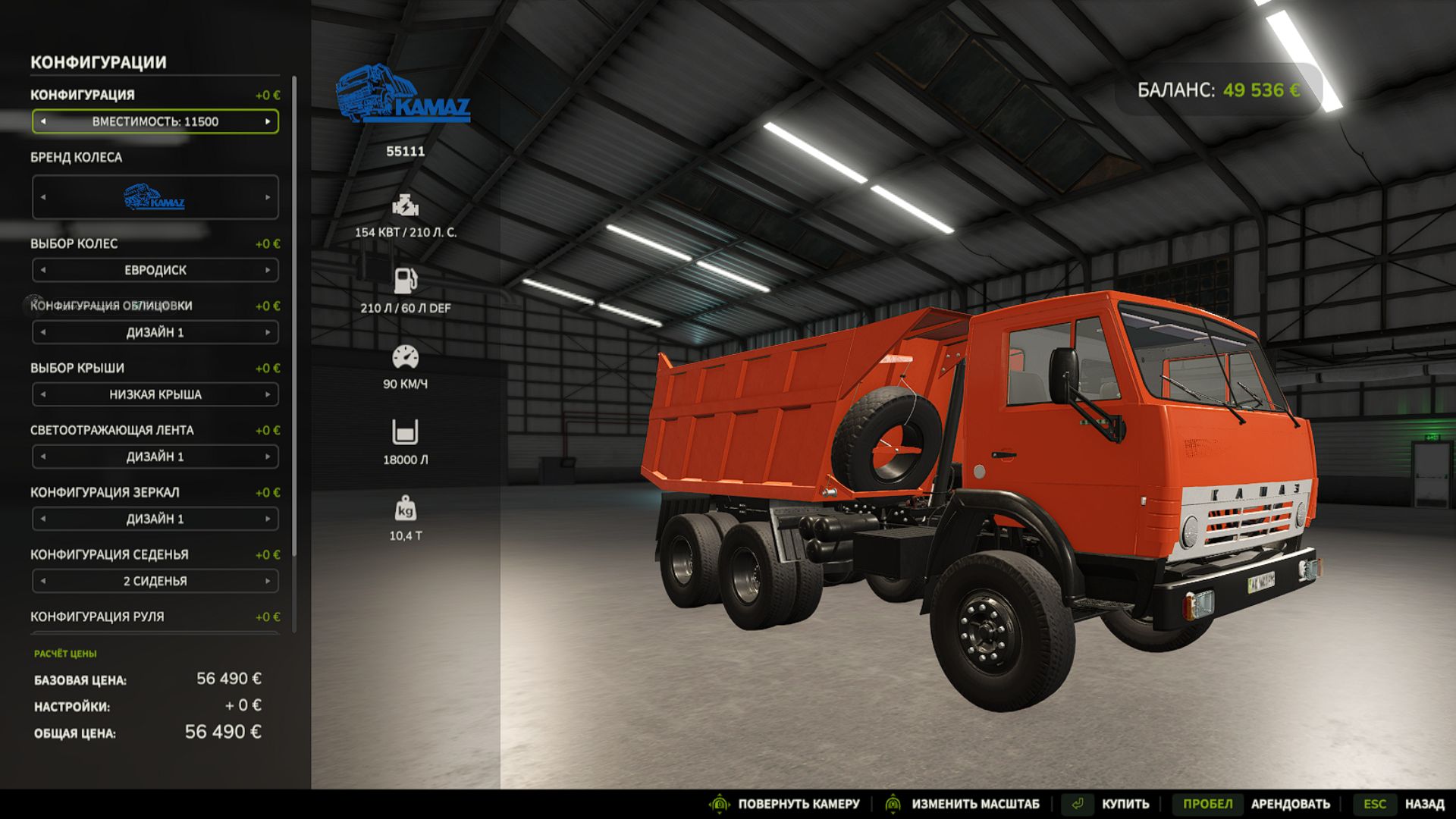The image size is (1456, 819).
Task: Click the KAMAZ logo in БРЕНД КОЛЕСА selector
Action: pos(155,199)
